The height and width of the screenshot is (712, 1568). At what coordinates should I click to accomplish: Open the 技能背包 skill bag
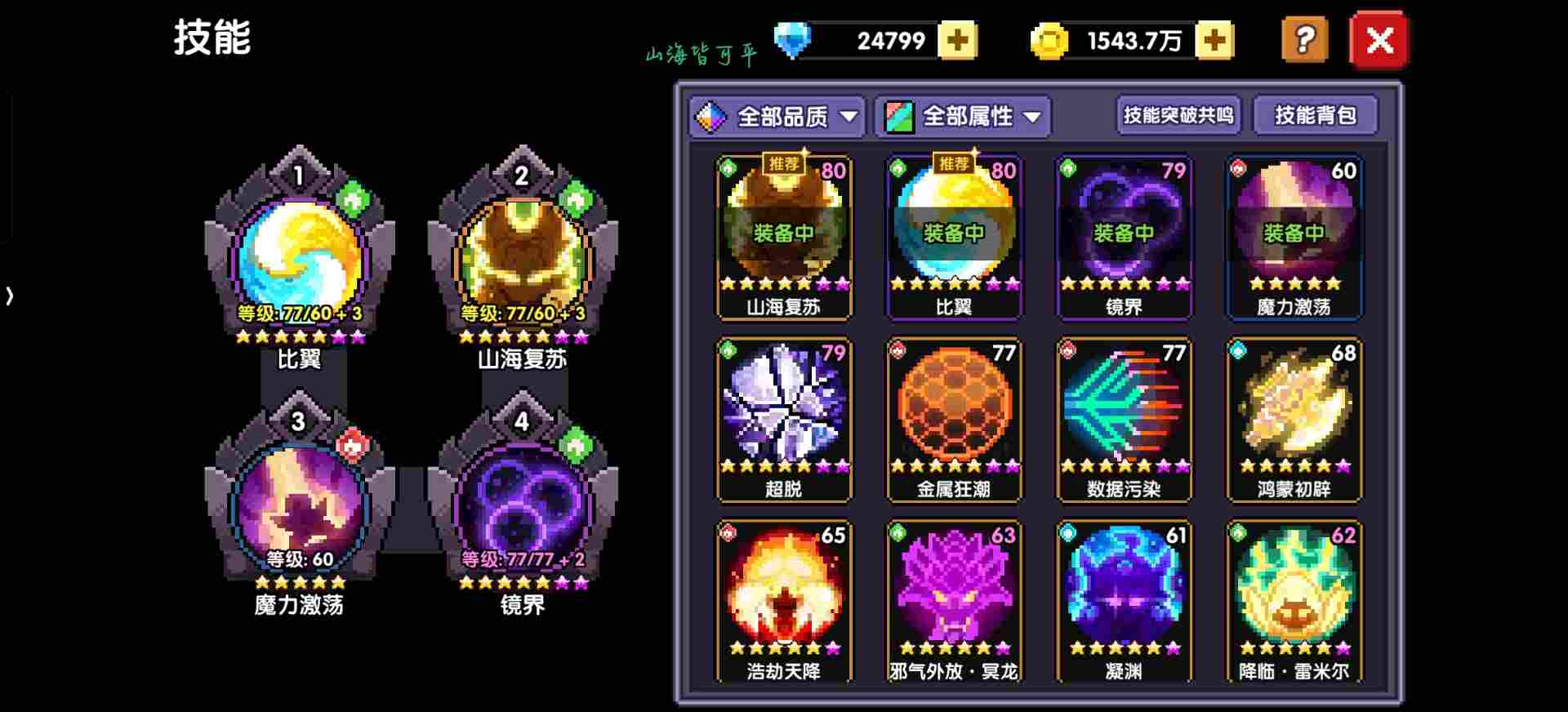point(1315,115)
